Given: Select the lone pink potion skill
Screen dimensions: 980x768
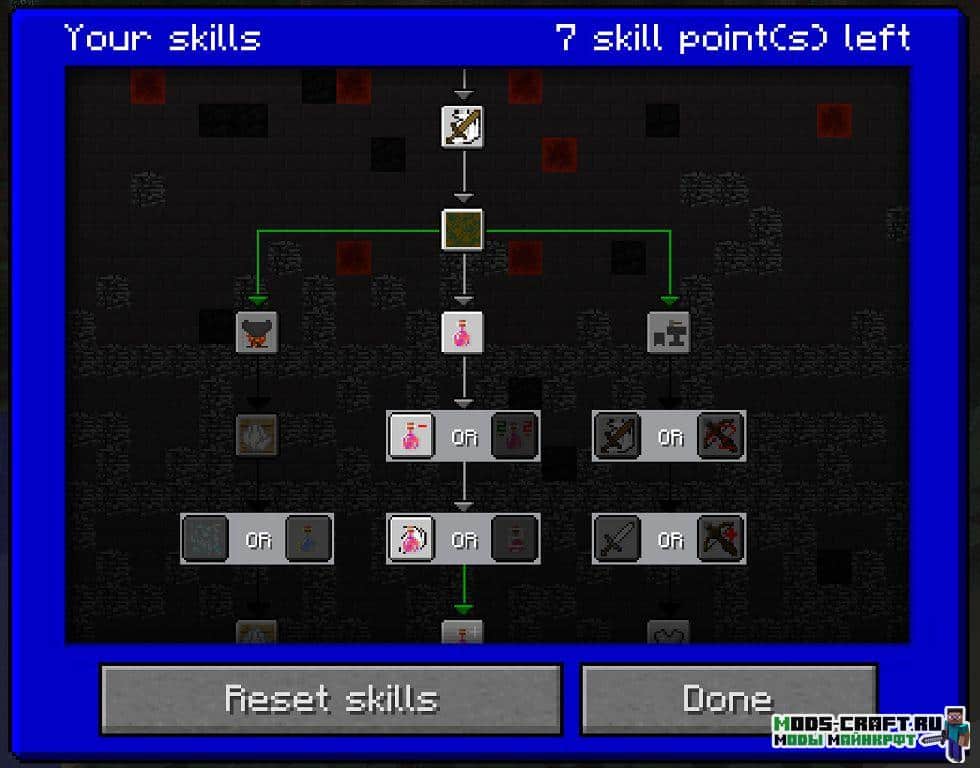Looking at the screenshot, I should coord(463,331).
